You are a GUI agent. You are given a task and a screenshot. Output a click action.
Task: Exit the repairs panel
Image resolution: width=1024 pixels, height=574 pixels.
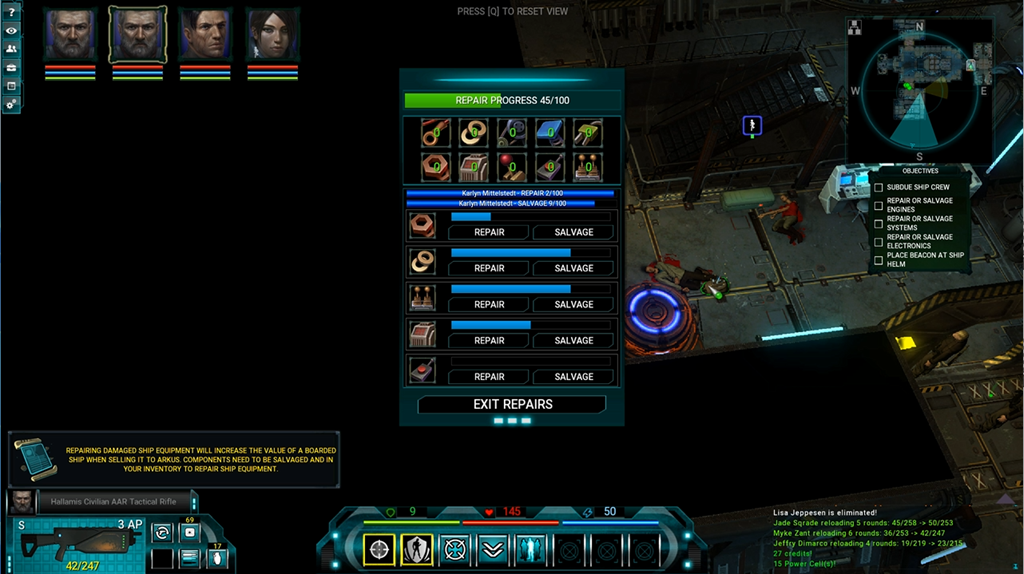tap(512, 405)
